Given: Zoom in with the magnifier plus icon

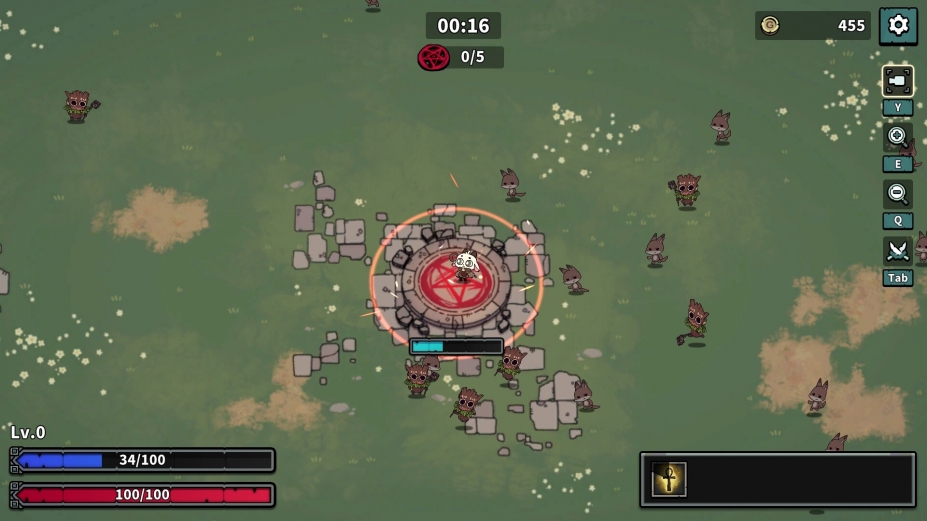Looking at the screenshot, I should point(897,136).
